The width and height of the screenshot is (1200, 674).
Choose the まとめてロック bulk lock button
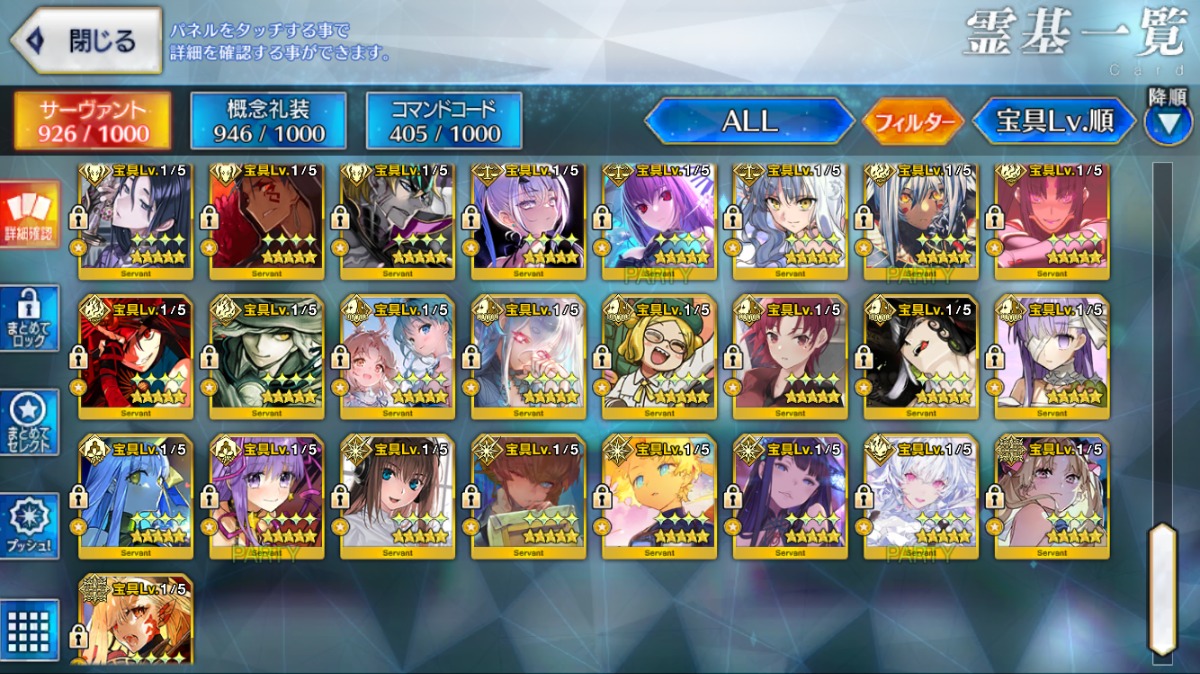tap(31, 318)
